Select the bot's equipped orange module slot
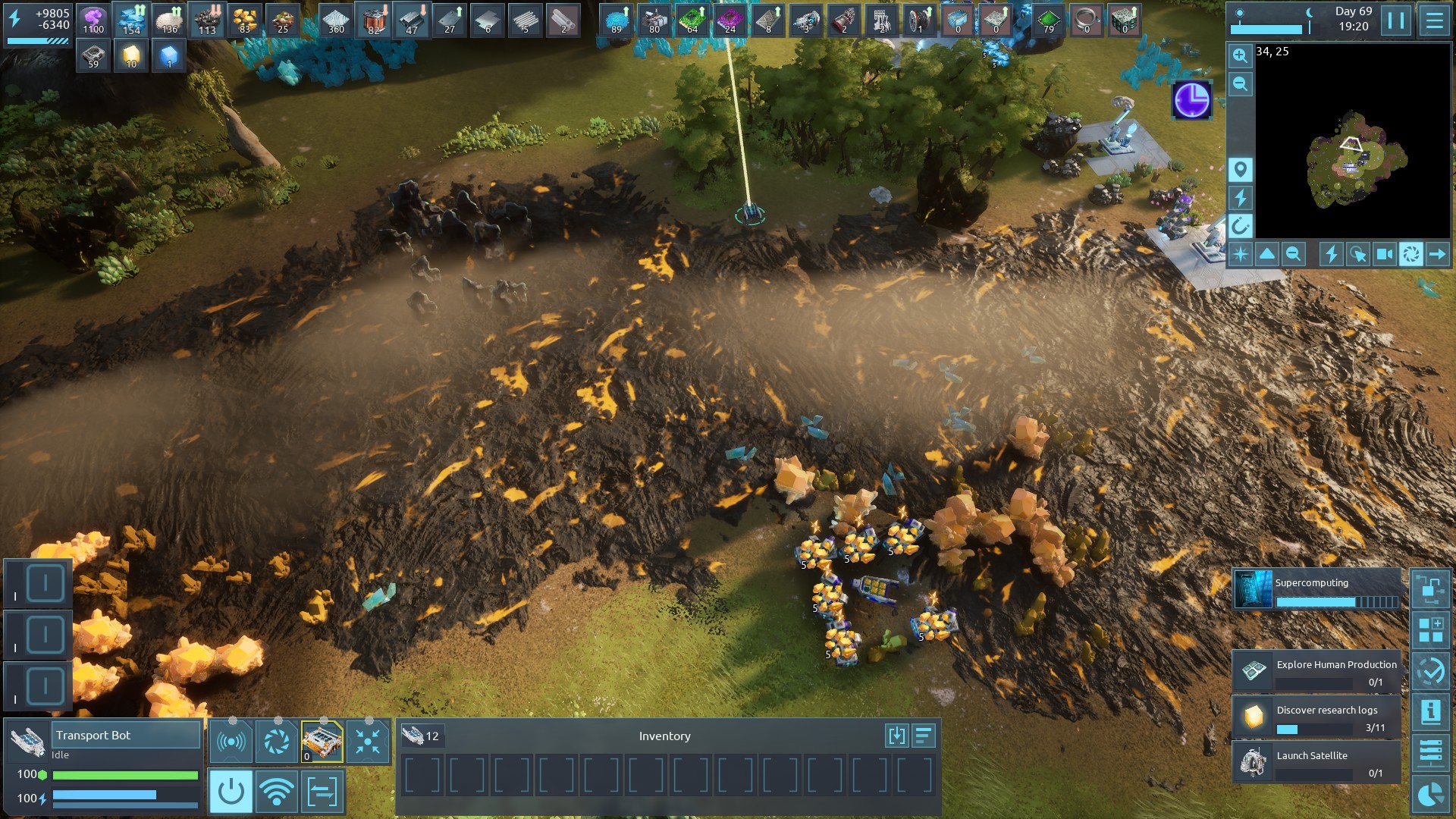1456x819 pixels. coord(322,741)
